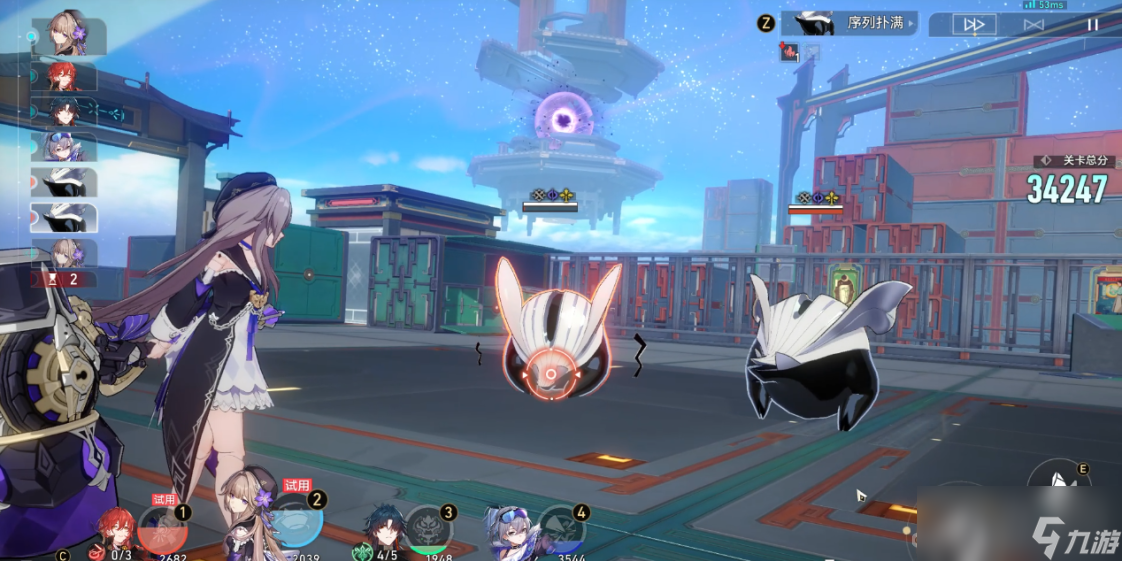1122x561 pixels.
Task: Toggle the double-speed battle button
Action: click(x=974, y=25)
